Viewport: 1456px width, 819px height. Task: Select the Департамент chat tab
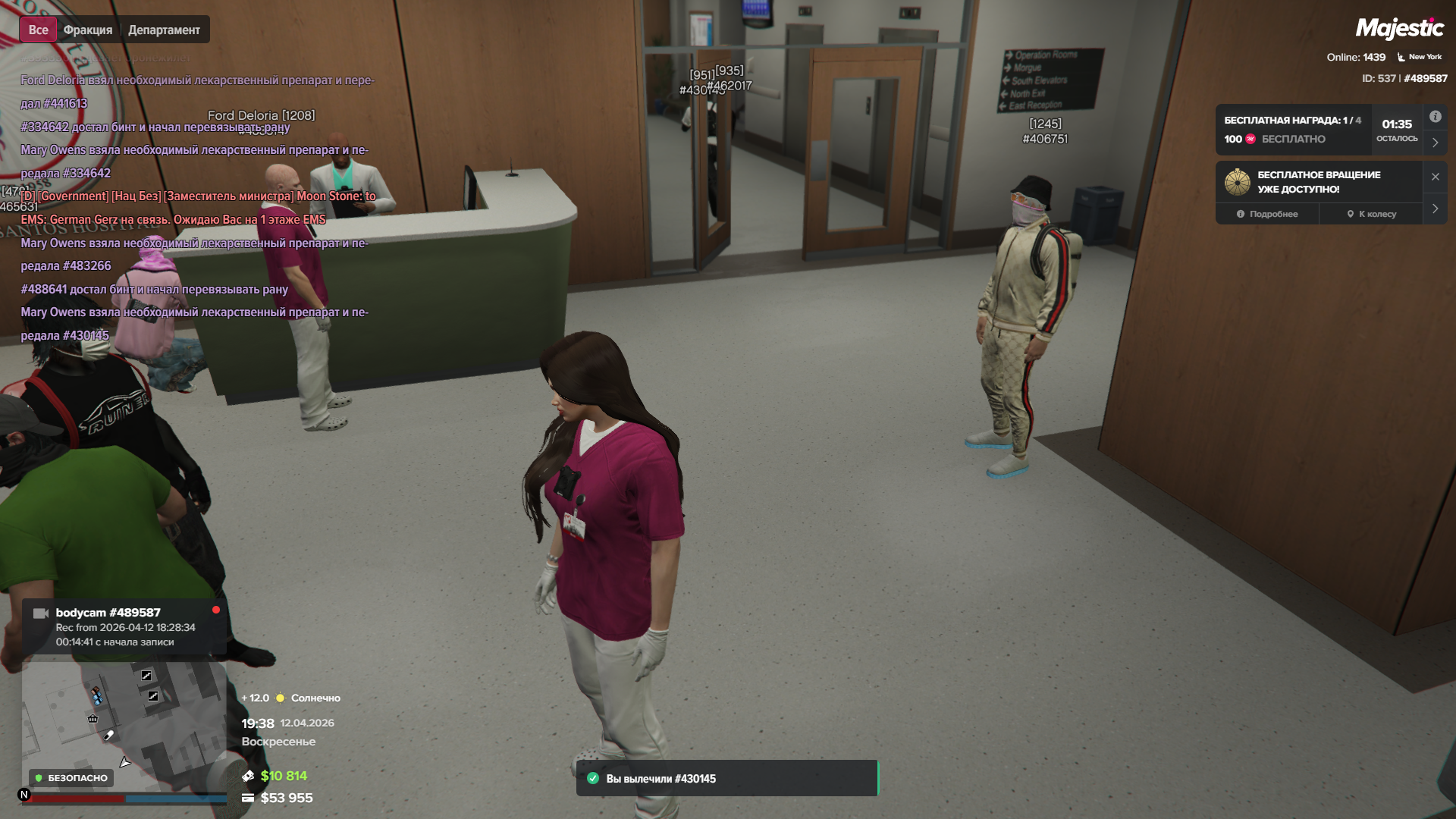pyautogui.click(x=164, y=30)
